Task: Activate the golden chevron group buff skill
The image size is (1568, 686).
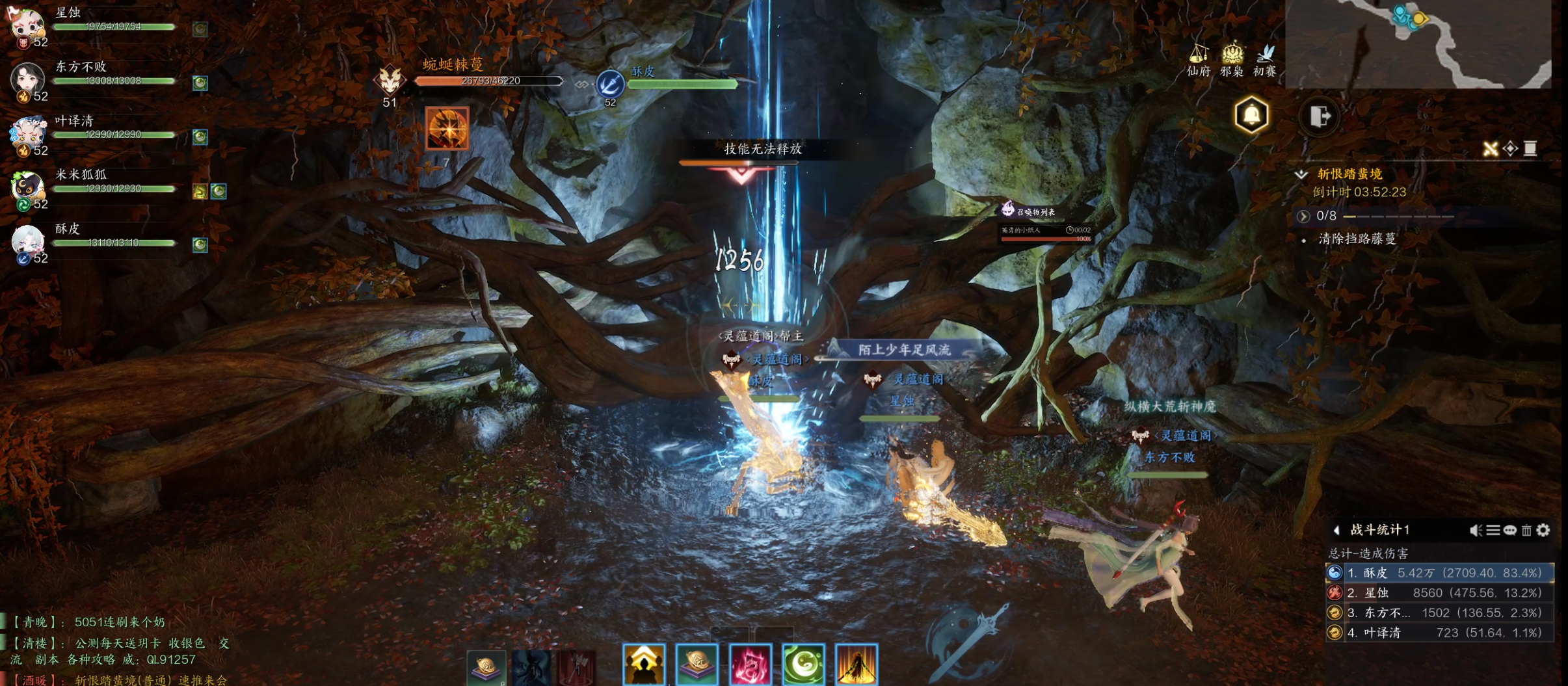Action: coord(644,665)
